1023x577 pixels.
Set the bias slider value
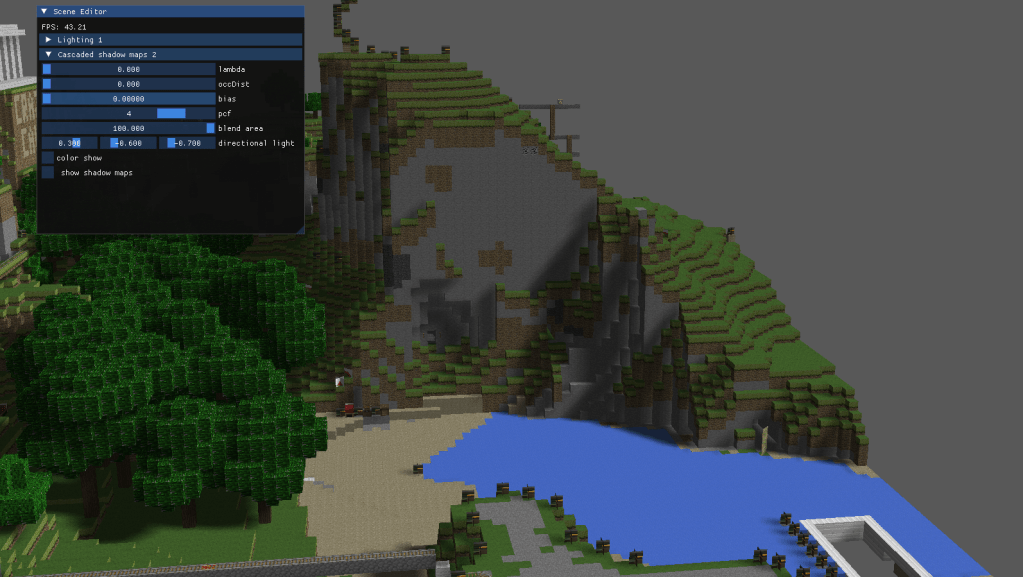[128, 99]
